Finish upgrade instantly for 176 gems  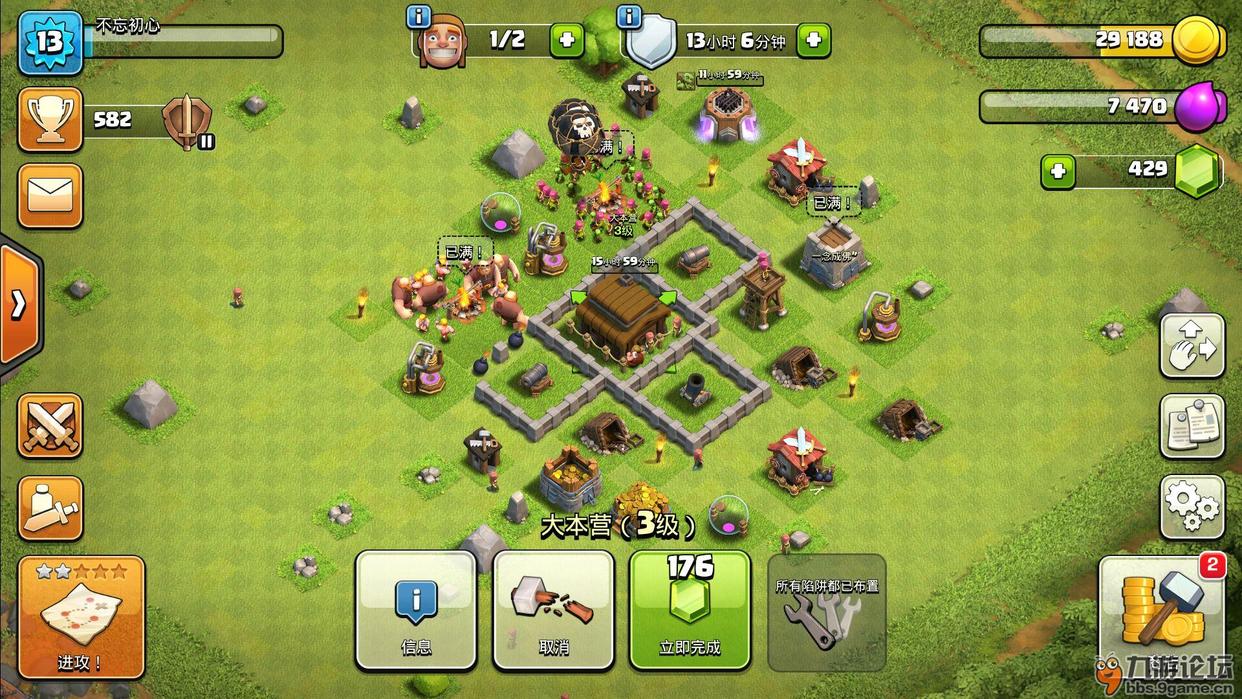tap(689, 610)
